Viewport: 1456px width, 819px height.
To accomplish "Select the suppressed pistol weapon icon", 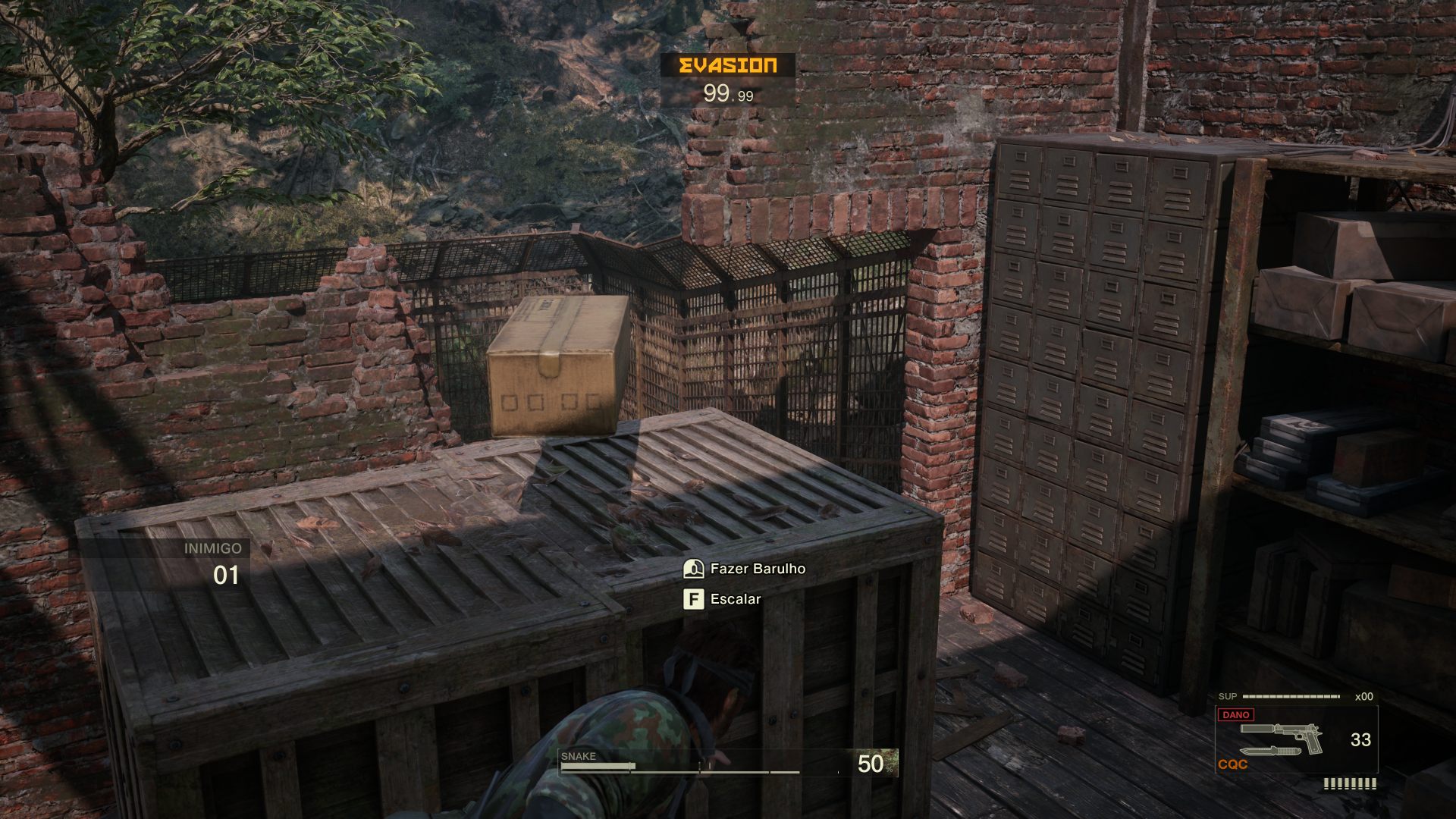I will point(1282,733).
